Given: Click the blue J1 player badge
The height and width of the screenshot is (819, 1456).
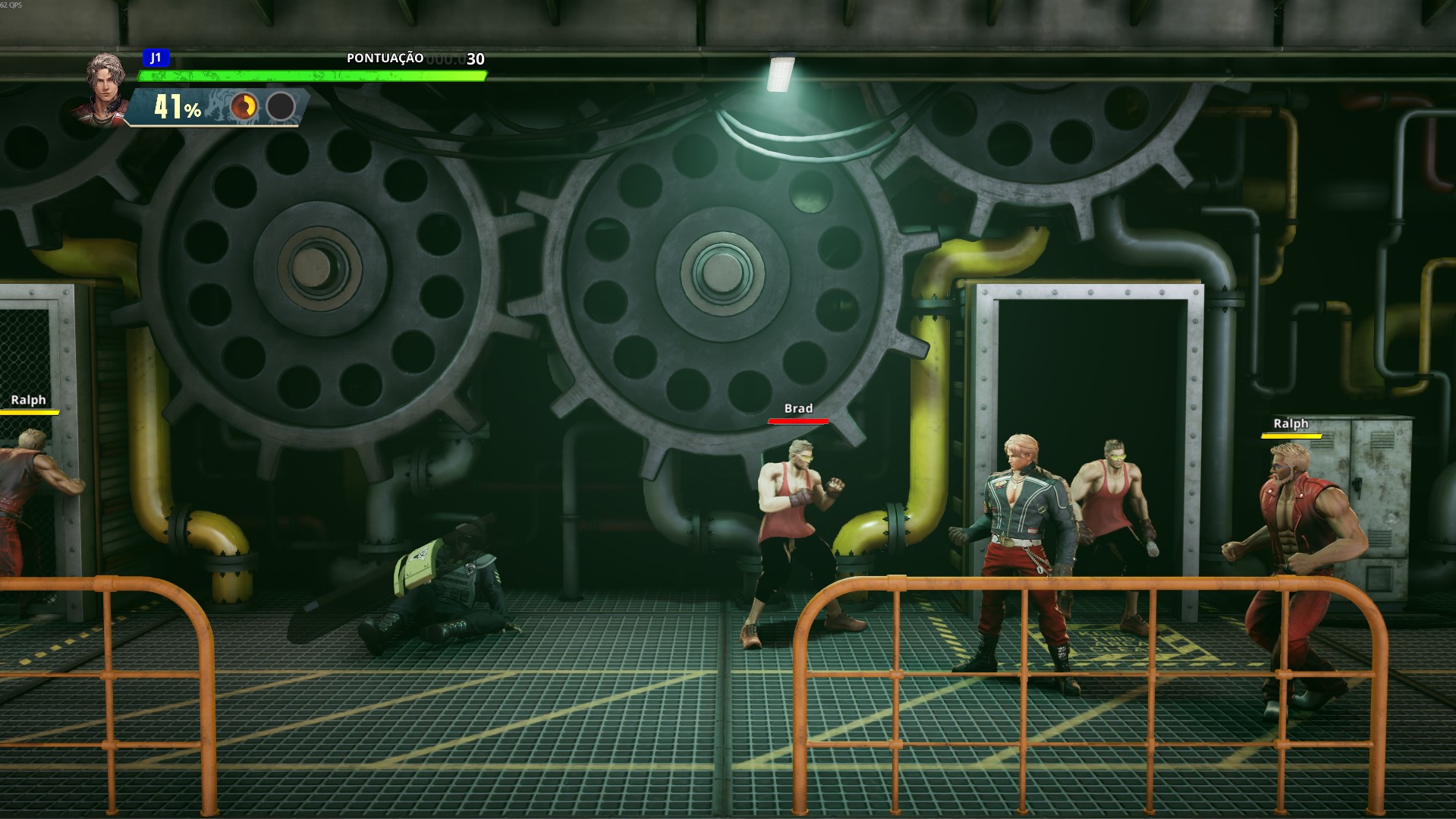Looking at the screenshot, I should coord(156,58).
